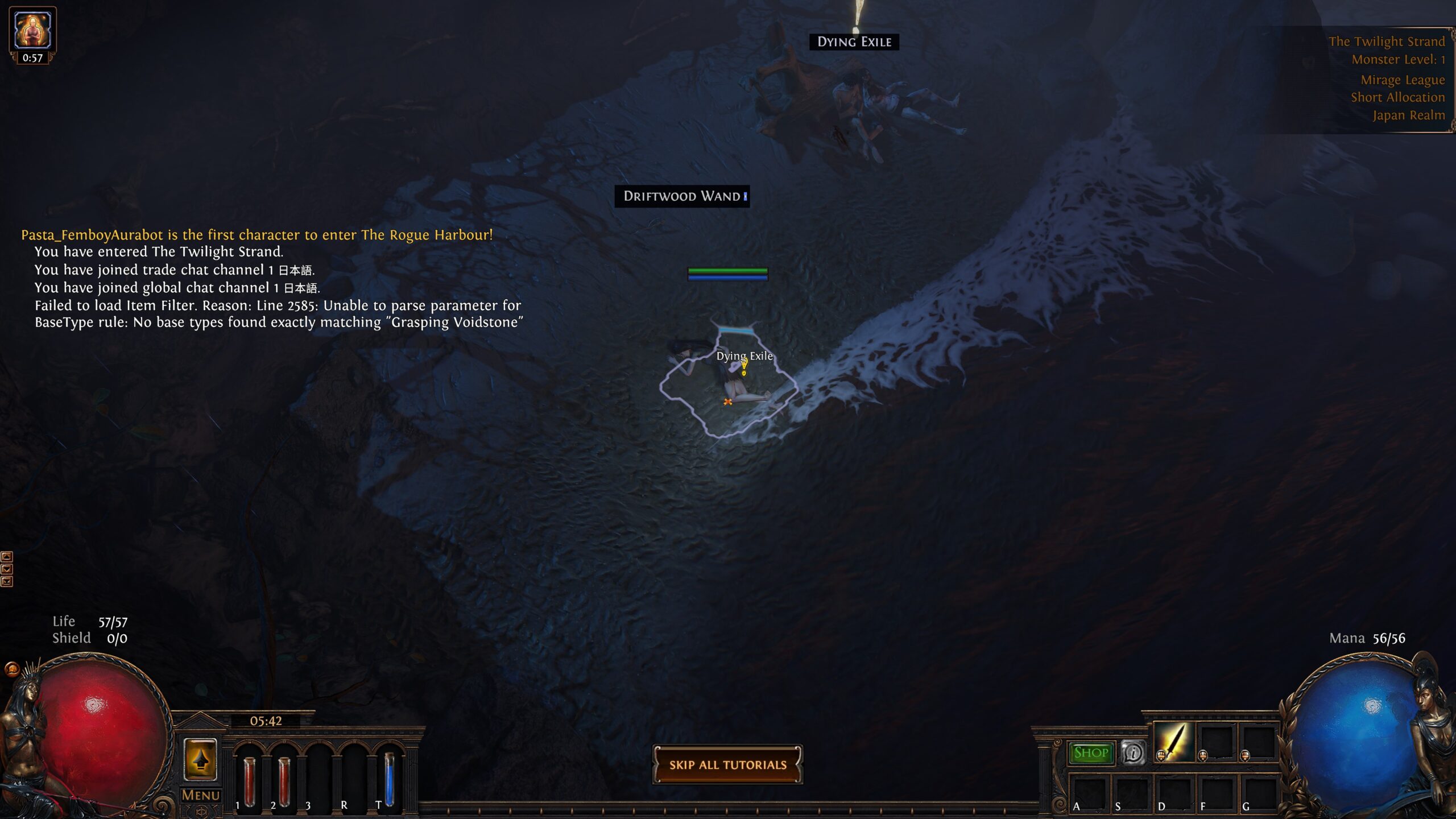Open the chat bubble icon by life orb

(x=12, y=669)
